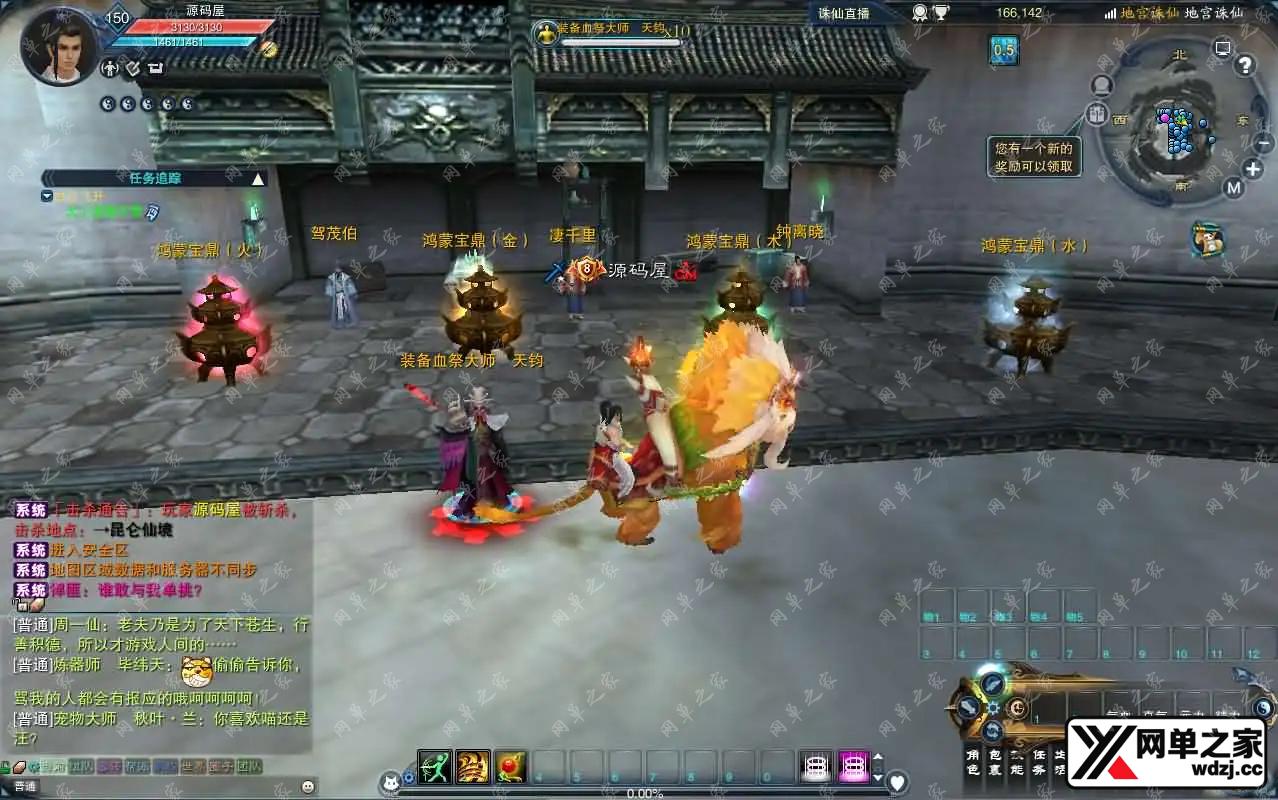Viewport: 1278px width, 800px height.
Task: Use the golden flame skill in the hotbar
Action: [x=472, y=766]
